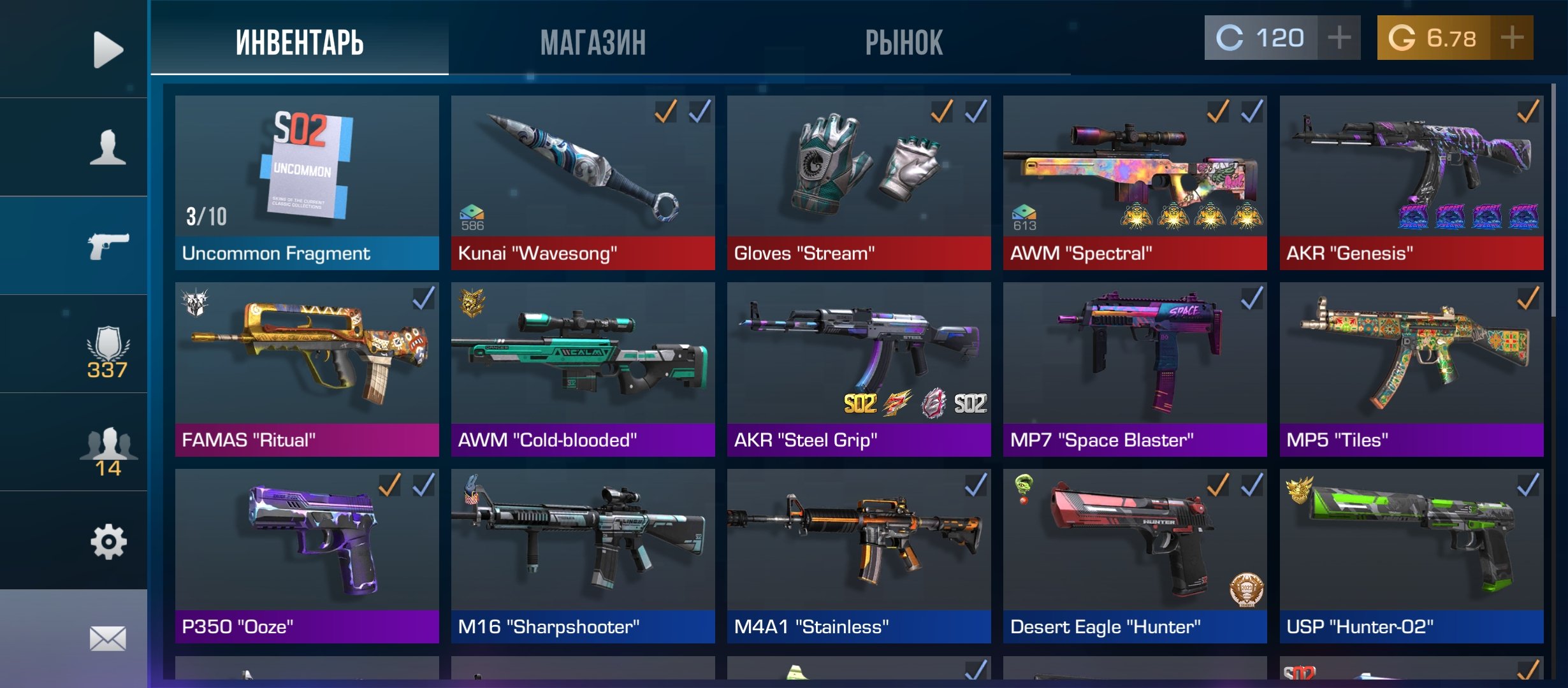
Task: Choose the Kunai "Wavesong" knife
Action: 583,182
